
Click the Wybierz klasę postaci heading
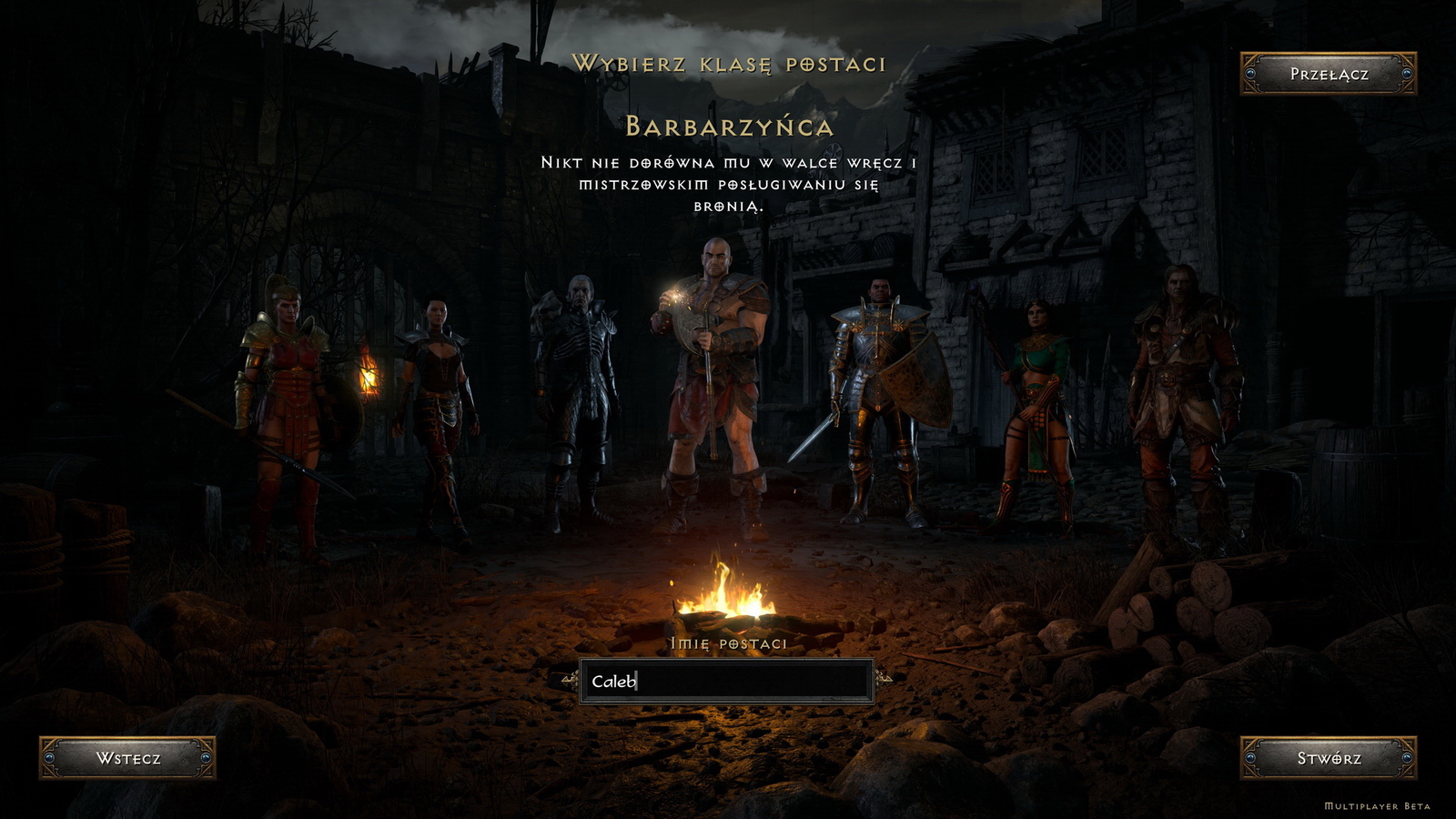pos(728,62)
